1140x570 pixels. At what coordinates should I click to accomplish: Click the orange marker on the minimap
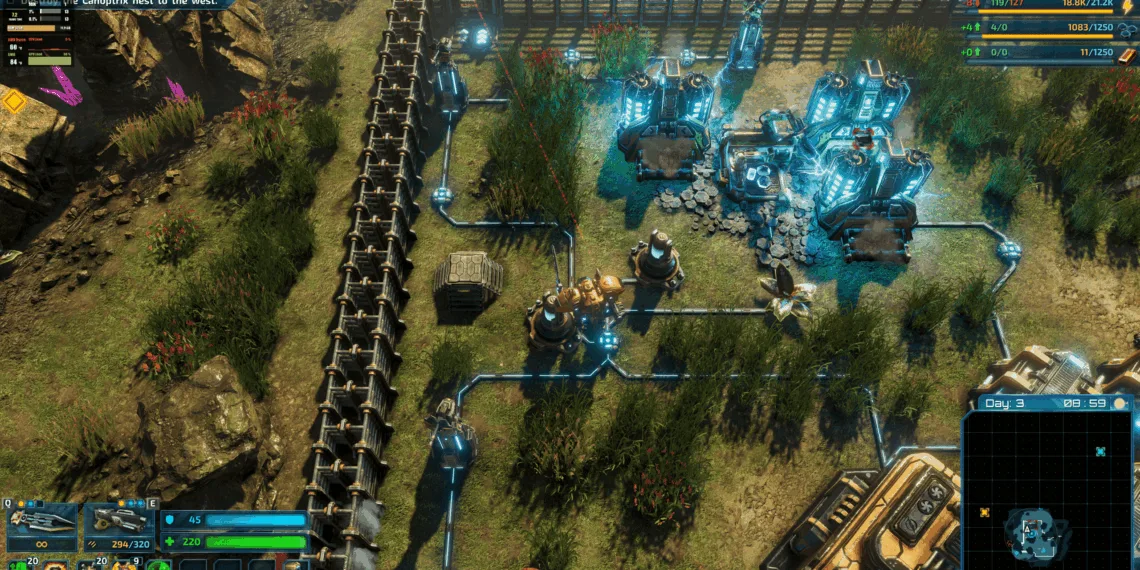pos(984,513)
